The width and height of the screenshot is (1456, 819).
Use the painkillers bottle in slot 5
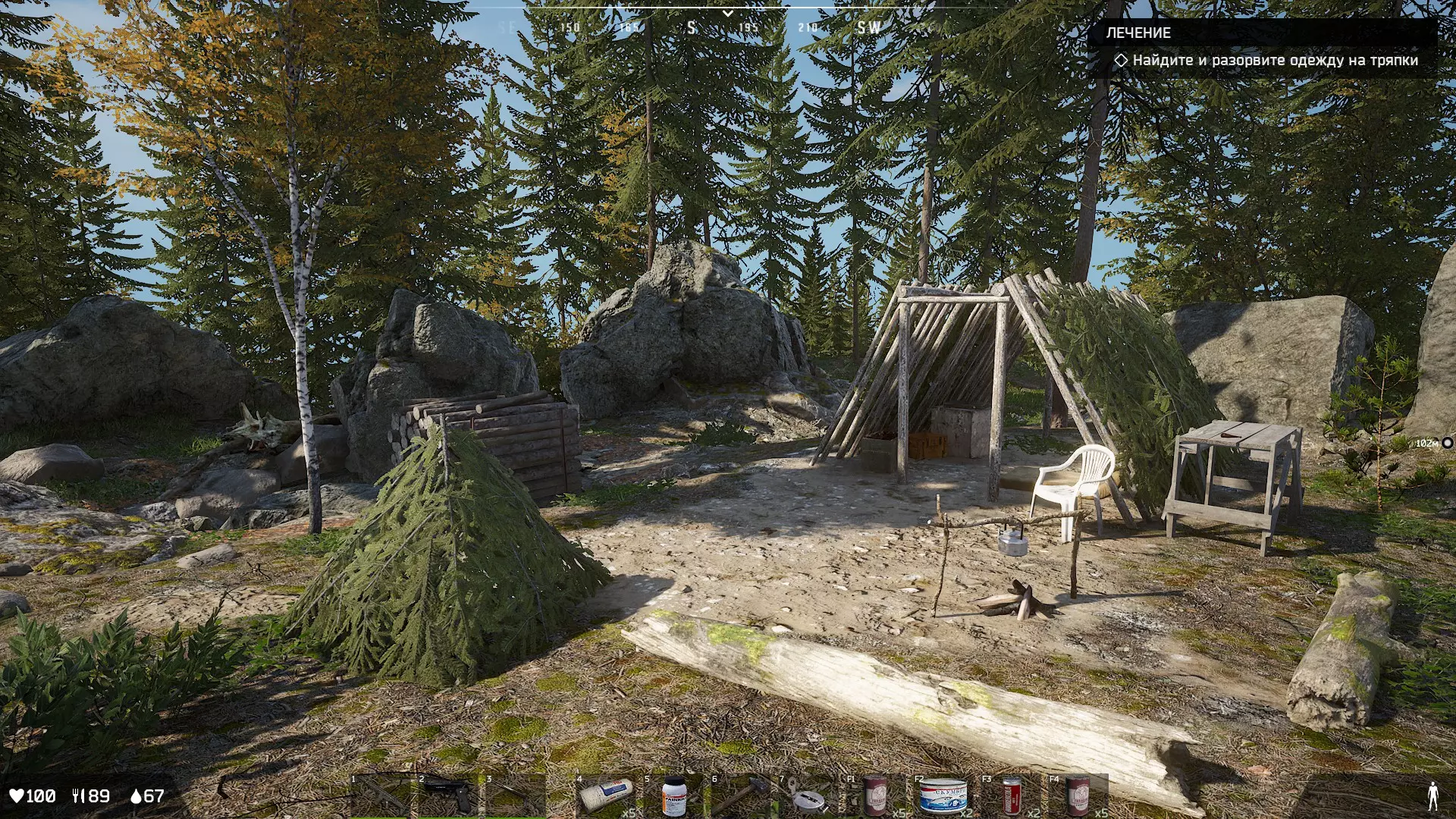(x=673, y=796)
